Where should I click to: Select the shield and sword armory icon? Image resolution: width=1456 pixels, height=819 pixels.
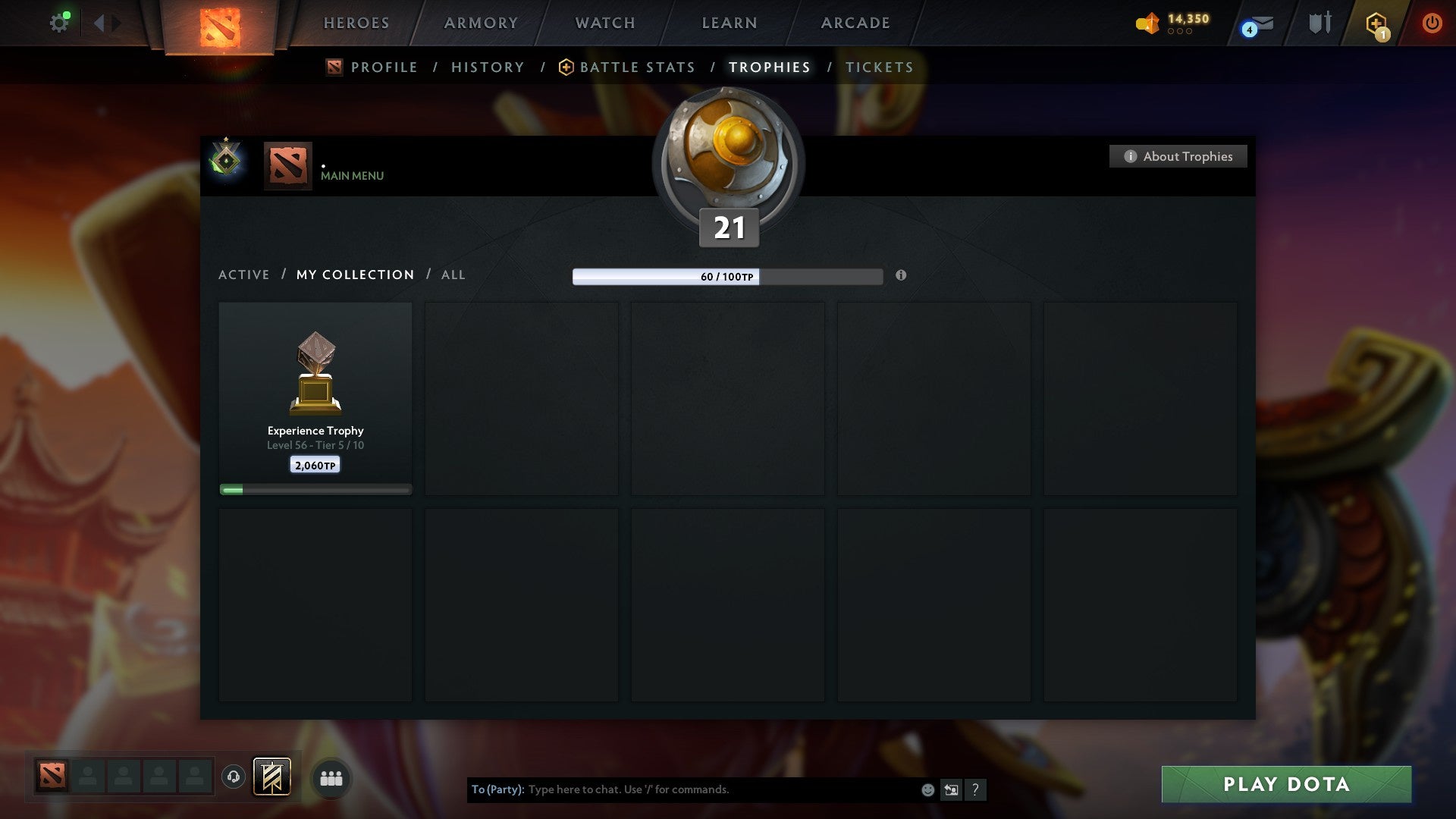click(1319, 23)
